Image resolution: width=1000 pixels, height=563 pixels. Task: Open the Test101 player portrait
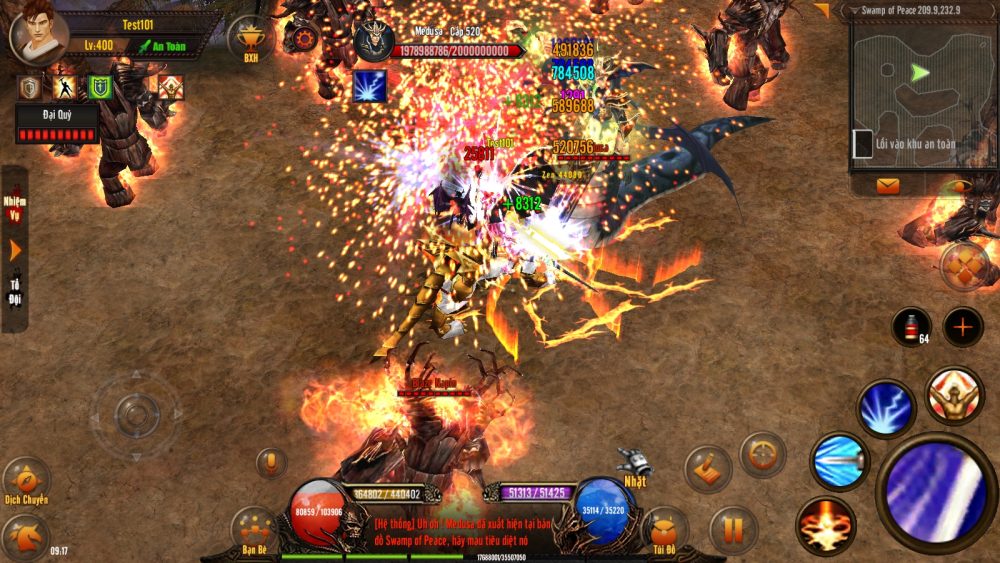click(38, 35)
